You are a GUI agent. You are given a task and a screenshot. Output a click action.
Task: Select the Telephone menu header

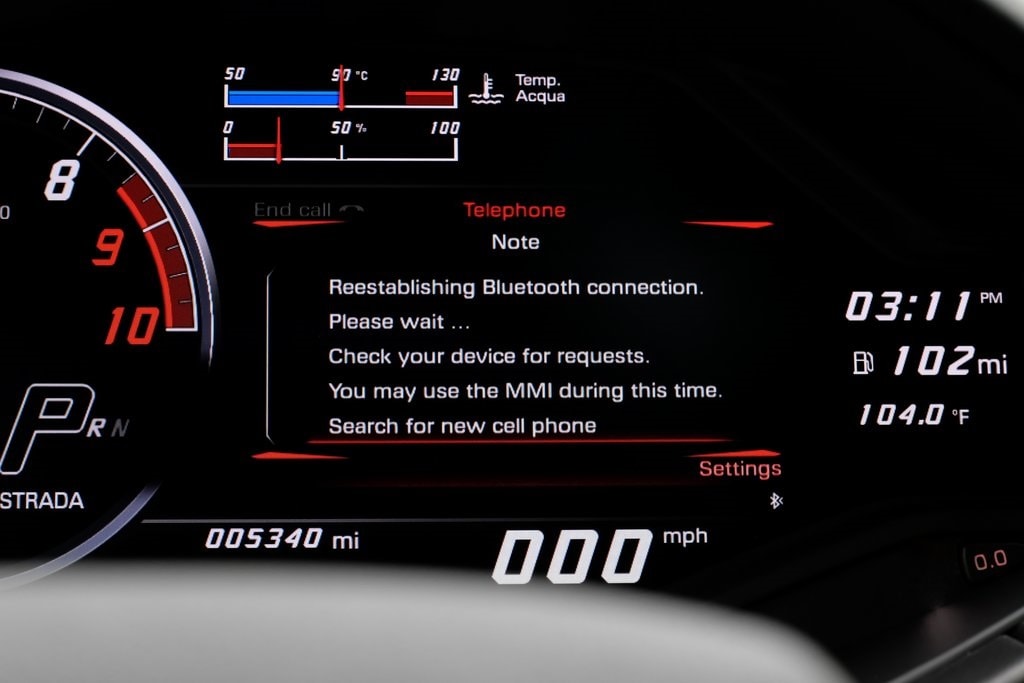(514, 210)
